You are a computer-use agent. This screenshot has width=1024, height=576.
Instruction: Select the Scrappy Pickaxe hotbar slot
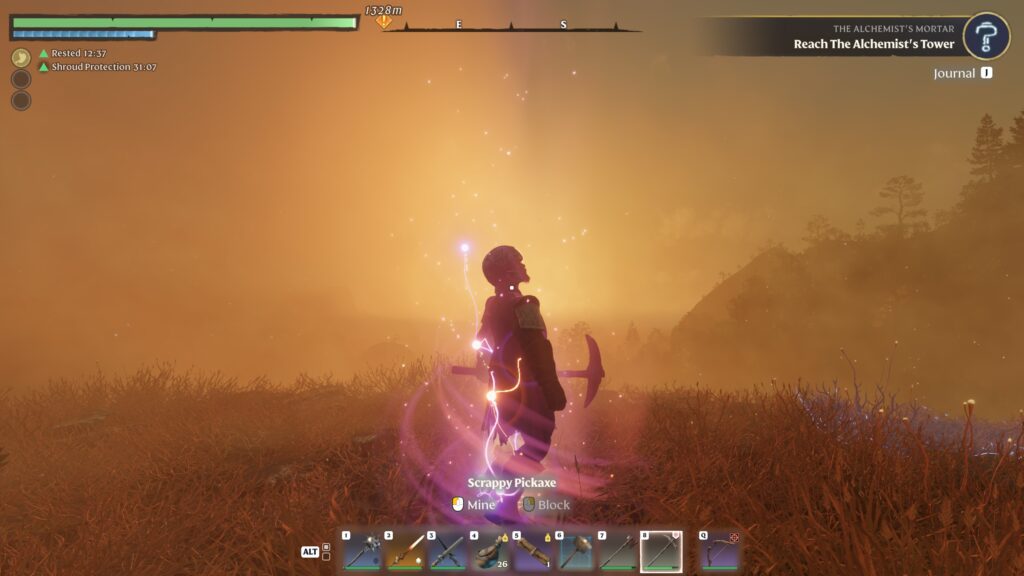point(661,551)
